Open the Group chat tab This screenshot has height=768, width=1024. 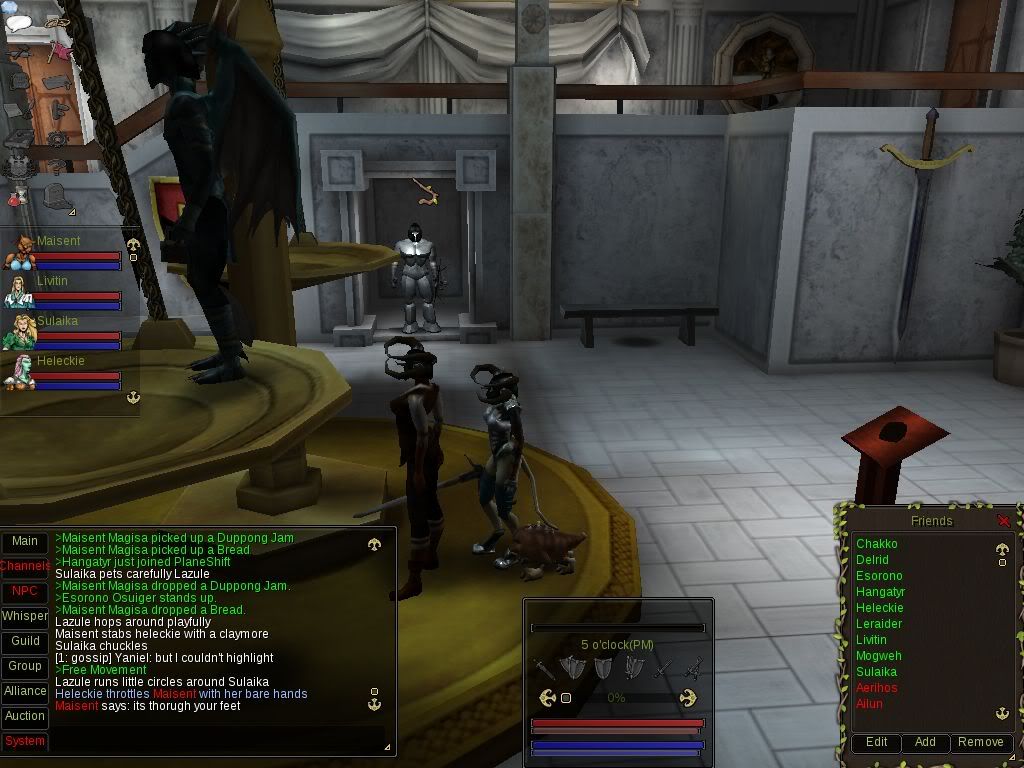(x=25, y=666)
